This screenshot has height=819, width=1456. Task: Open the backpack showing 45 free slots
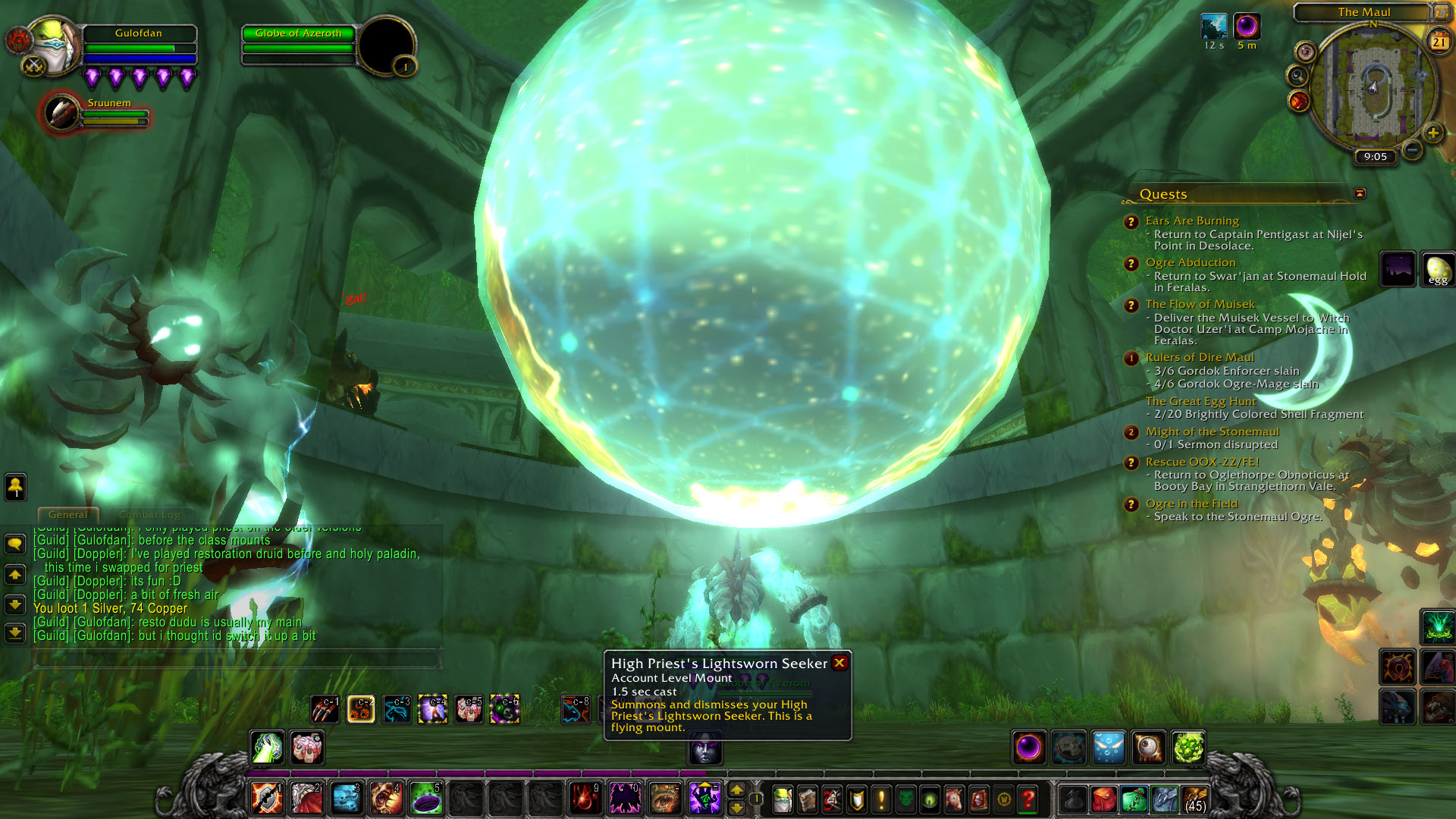click(1194, 799)
